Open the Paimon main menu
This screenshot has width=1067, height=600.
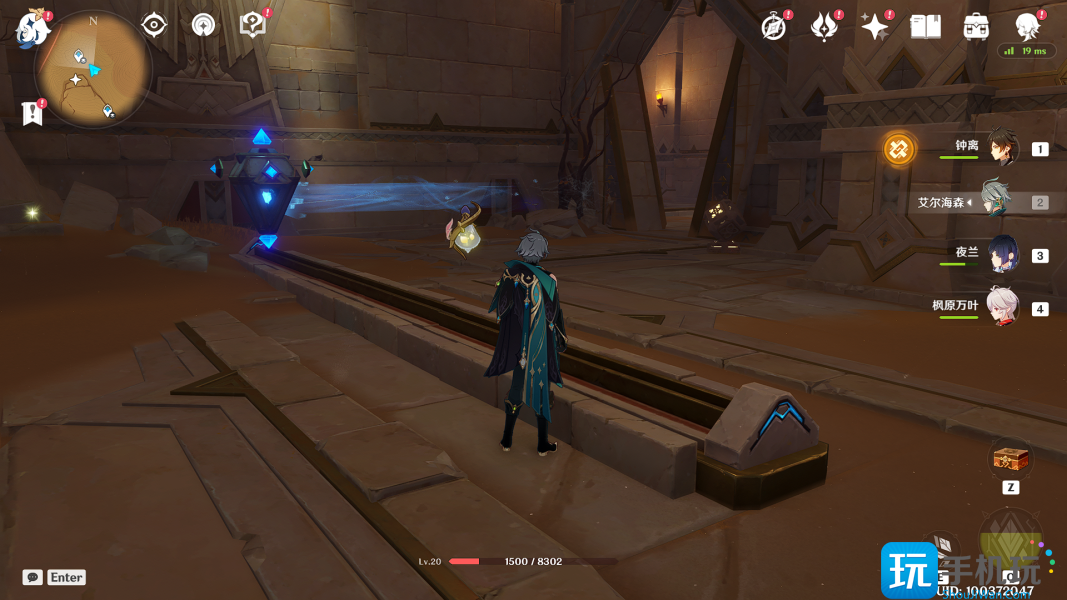(x=32, y=28)
